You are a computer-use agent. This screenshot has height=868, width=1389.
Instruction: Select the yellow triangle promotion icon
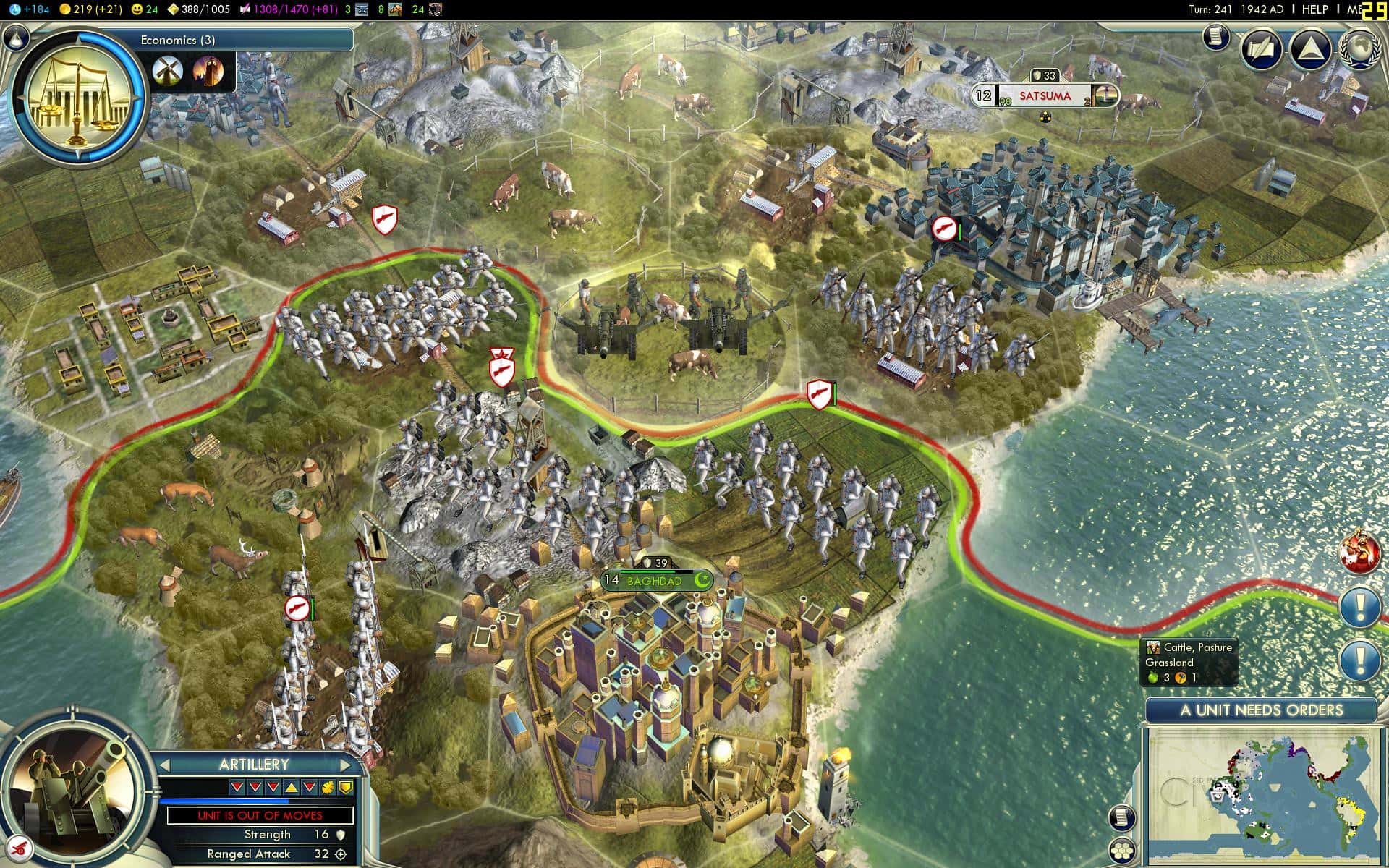click(291, 787)
